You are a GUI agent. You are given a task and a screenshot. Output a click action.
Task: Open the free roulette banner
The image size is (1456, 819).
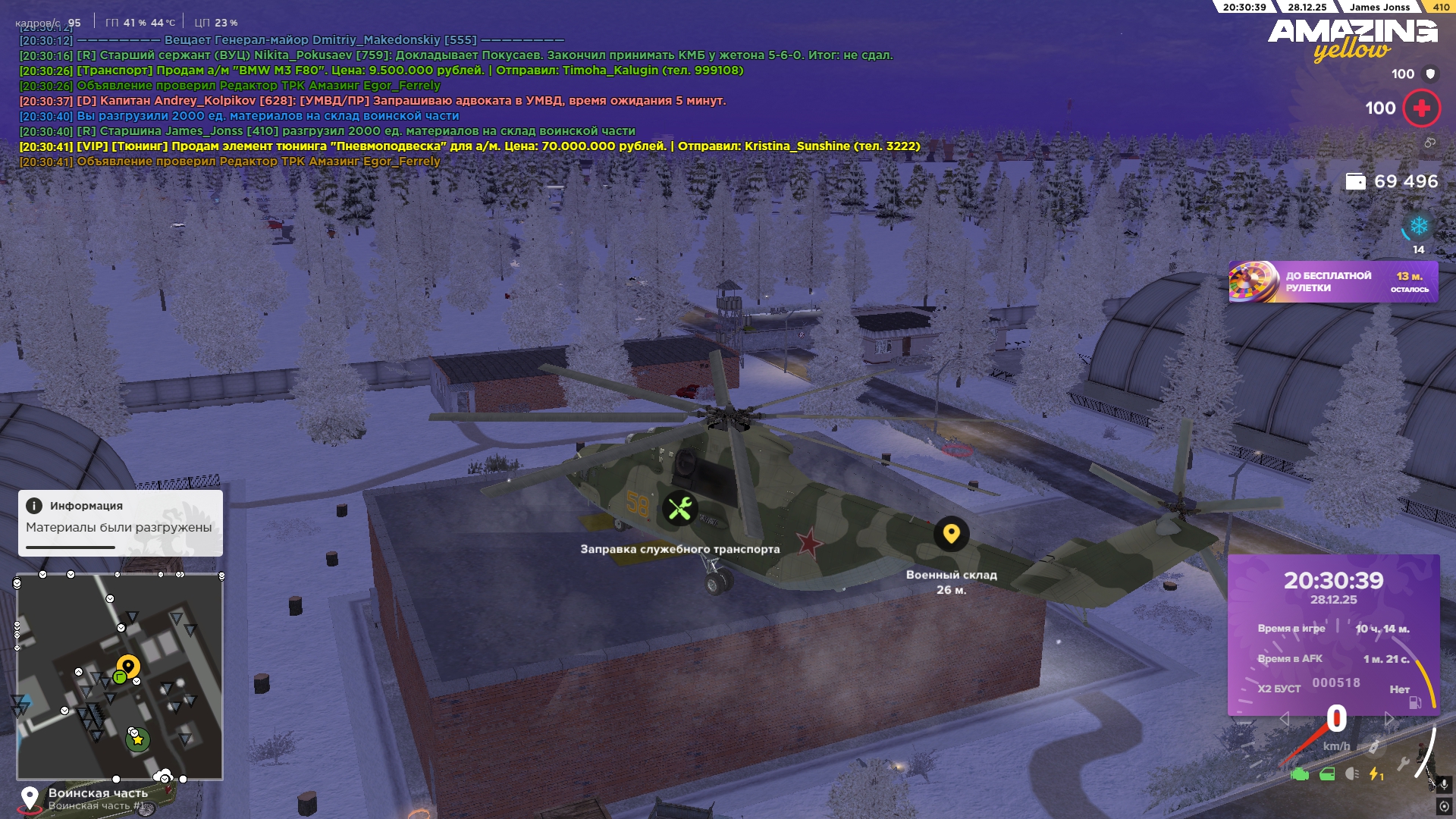[1333, 282]
